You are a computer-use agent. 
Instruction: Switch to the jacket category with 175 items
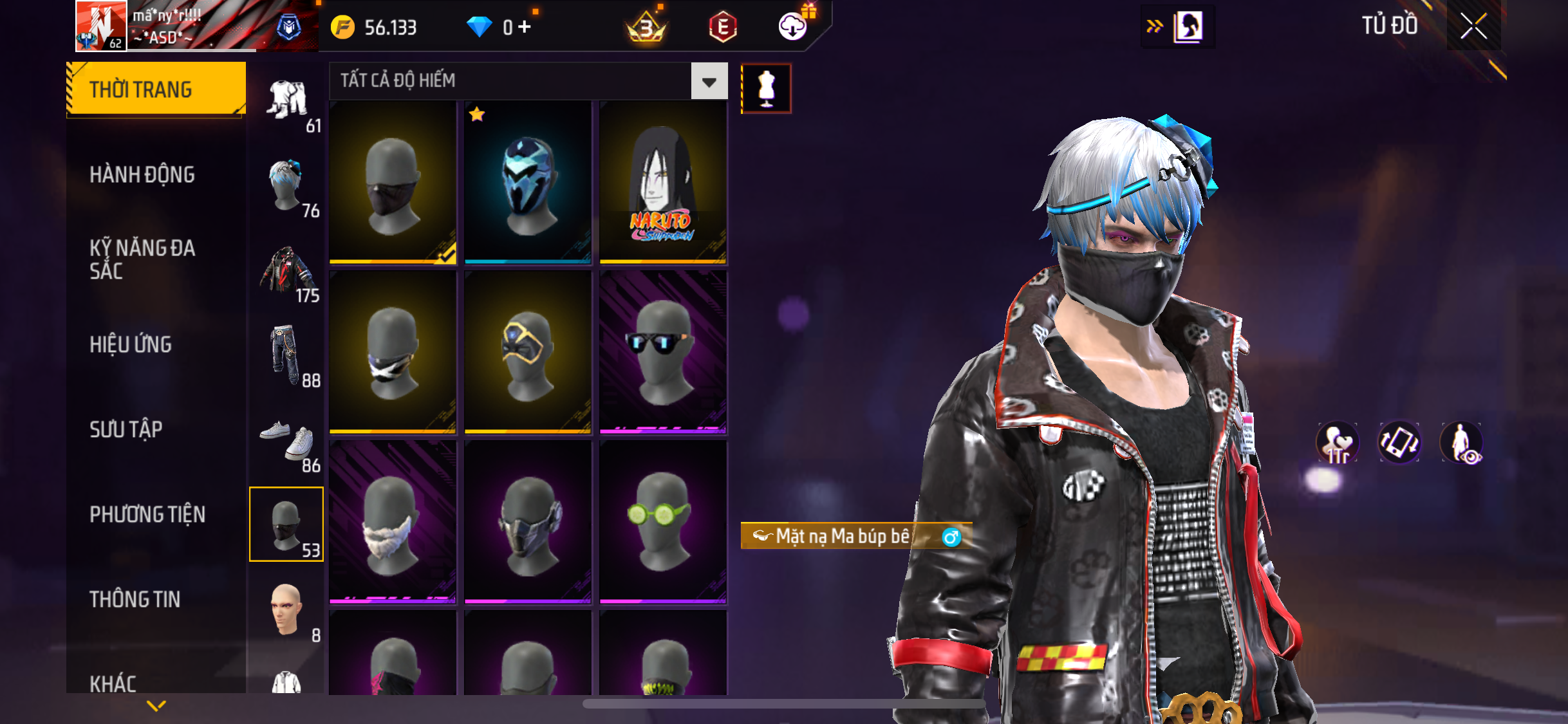pos(288,272)
